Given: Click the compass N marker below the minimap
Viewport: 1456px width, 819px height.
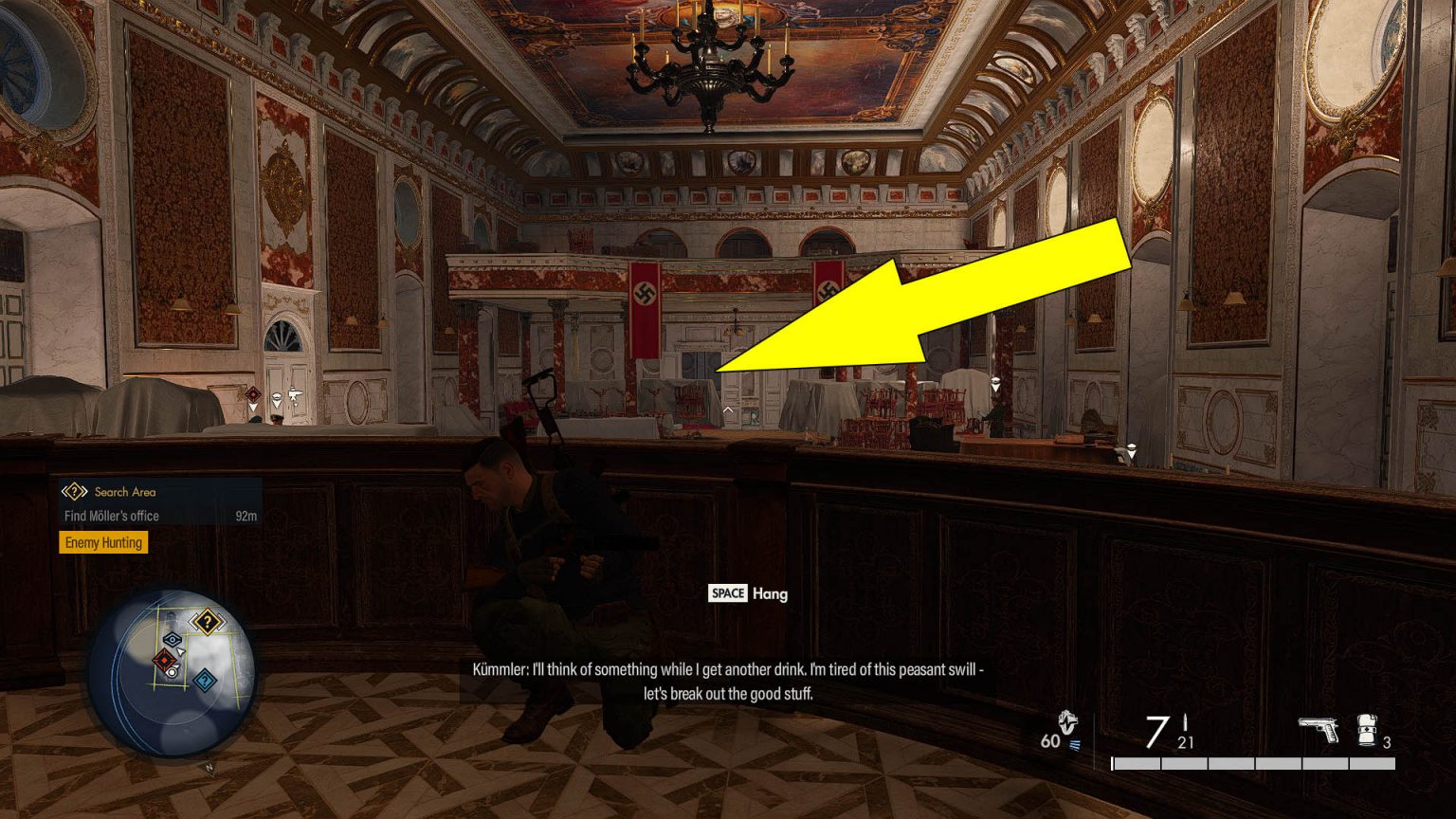Looking at the screenshot, I should point(209,767).
